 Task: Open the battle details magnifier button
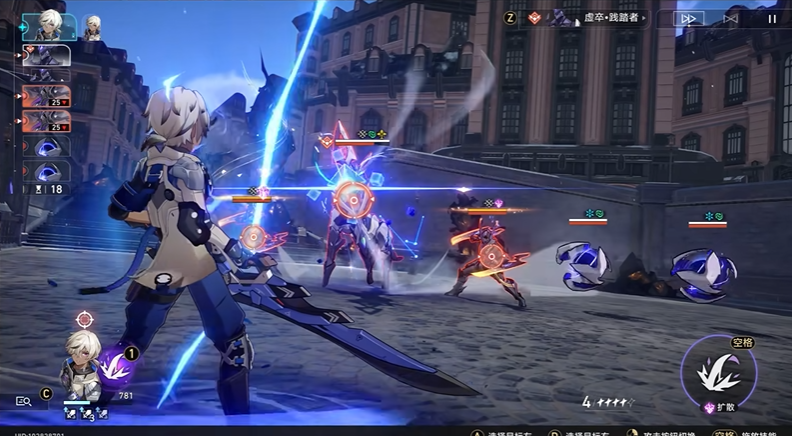[23, 401]
